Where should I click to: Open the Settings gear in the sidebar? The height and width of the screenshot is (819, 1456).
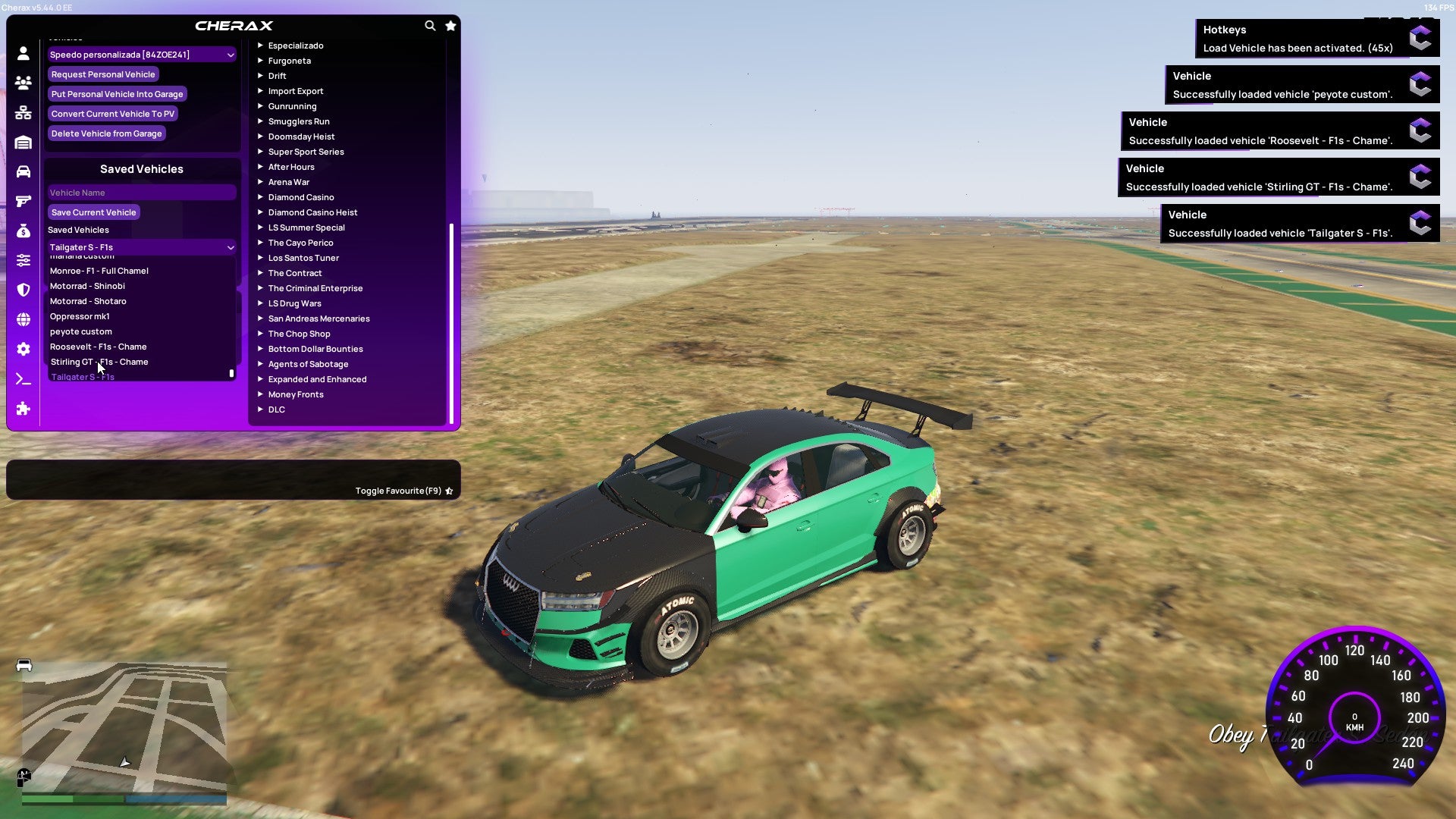click(x=23, y=349)
